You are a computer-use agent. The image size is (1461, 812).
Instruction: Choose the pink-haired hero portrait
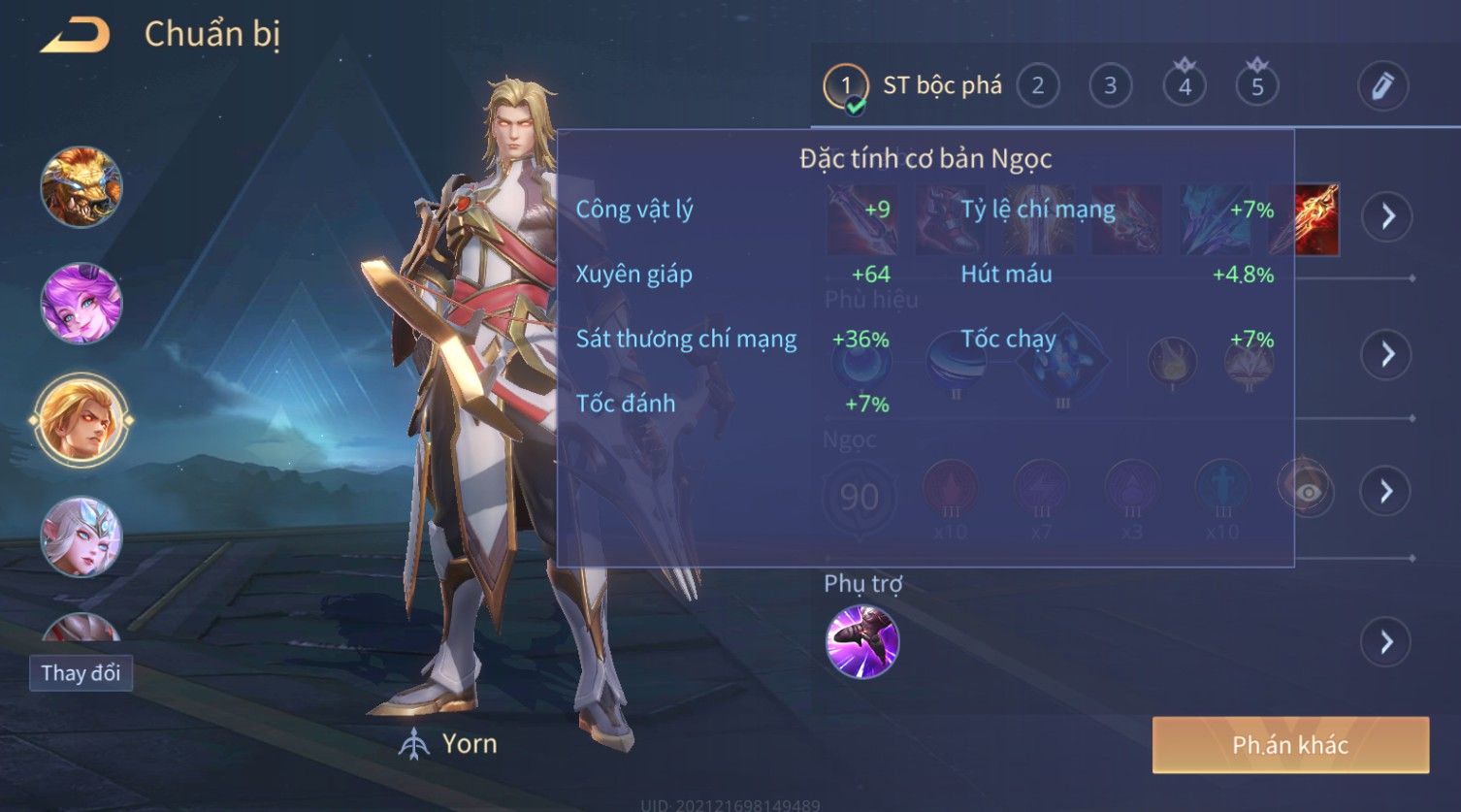pyautogui.click(x=81, y=304)
